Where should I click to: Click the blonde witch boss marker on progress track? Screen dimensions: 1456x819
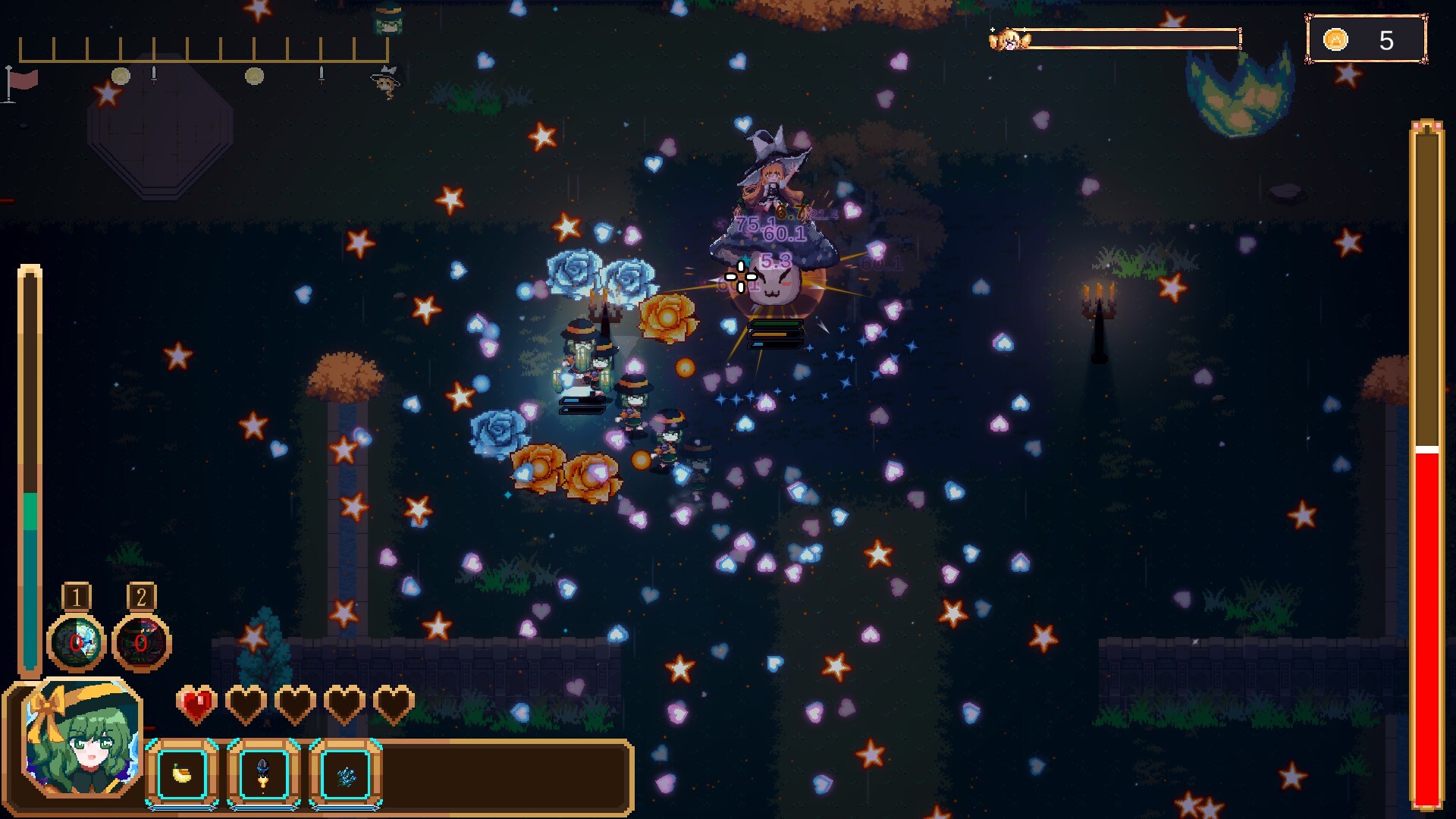tap(387, 80)
